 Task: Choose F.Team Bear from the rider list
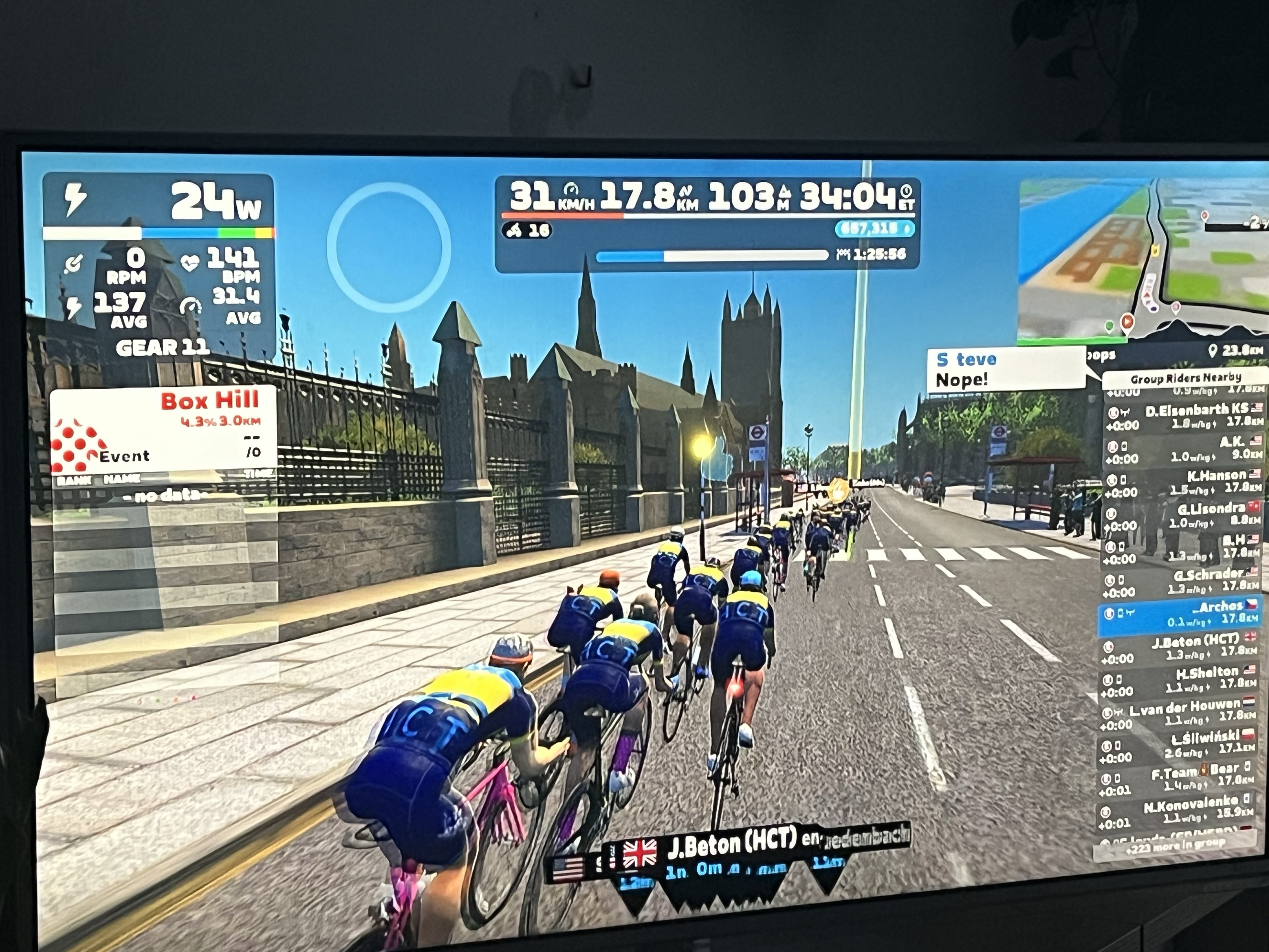1182,776
